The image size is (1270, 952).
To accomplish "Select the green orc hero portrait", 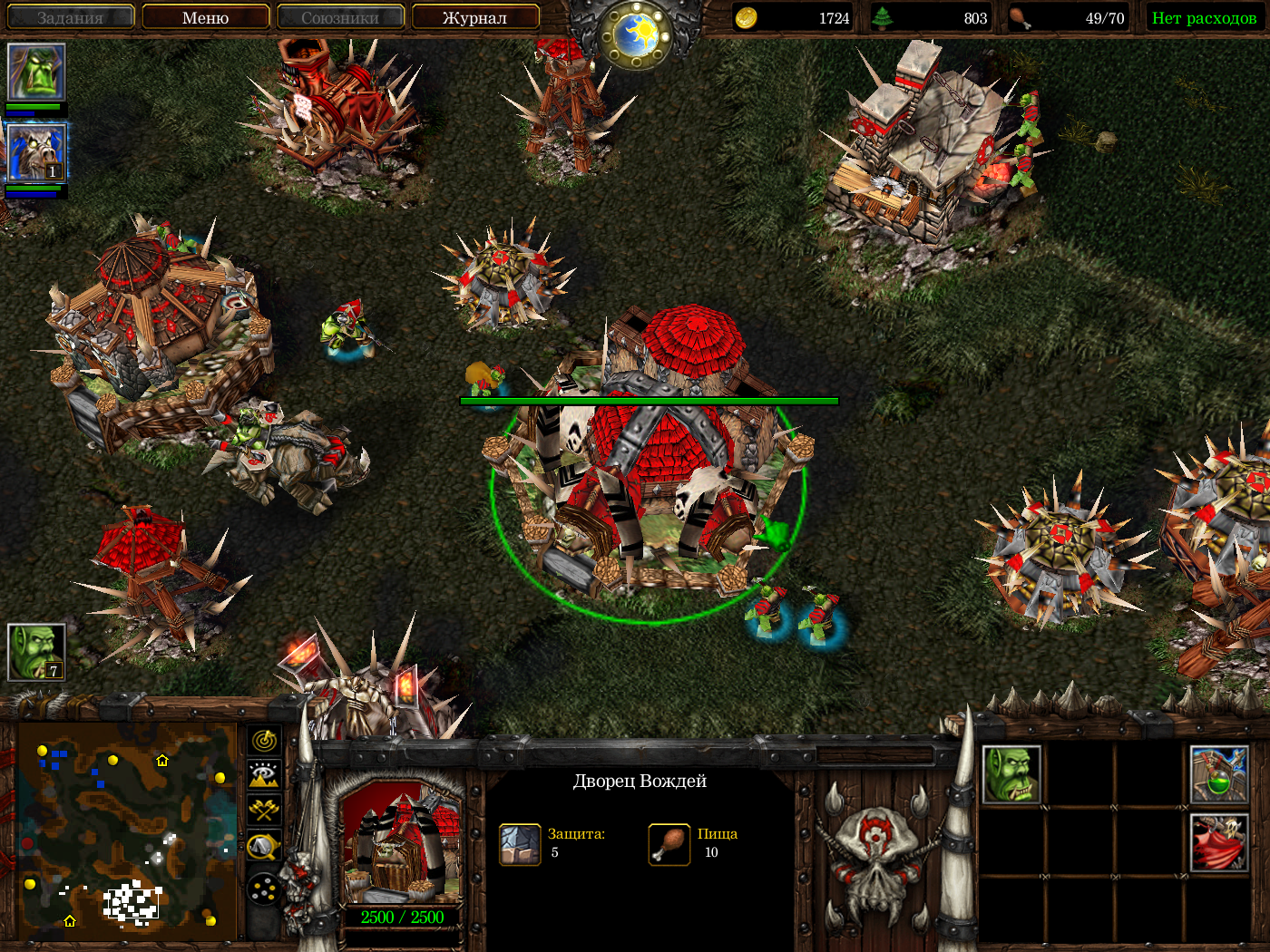I will tap(36, 72).
